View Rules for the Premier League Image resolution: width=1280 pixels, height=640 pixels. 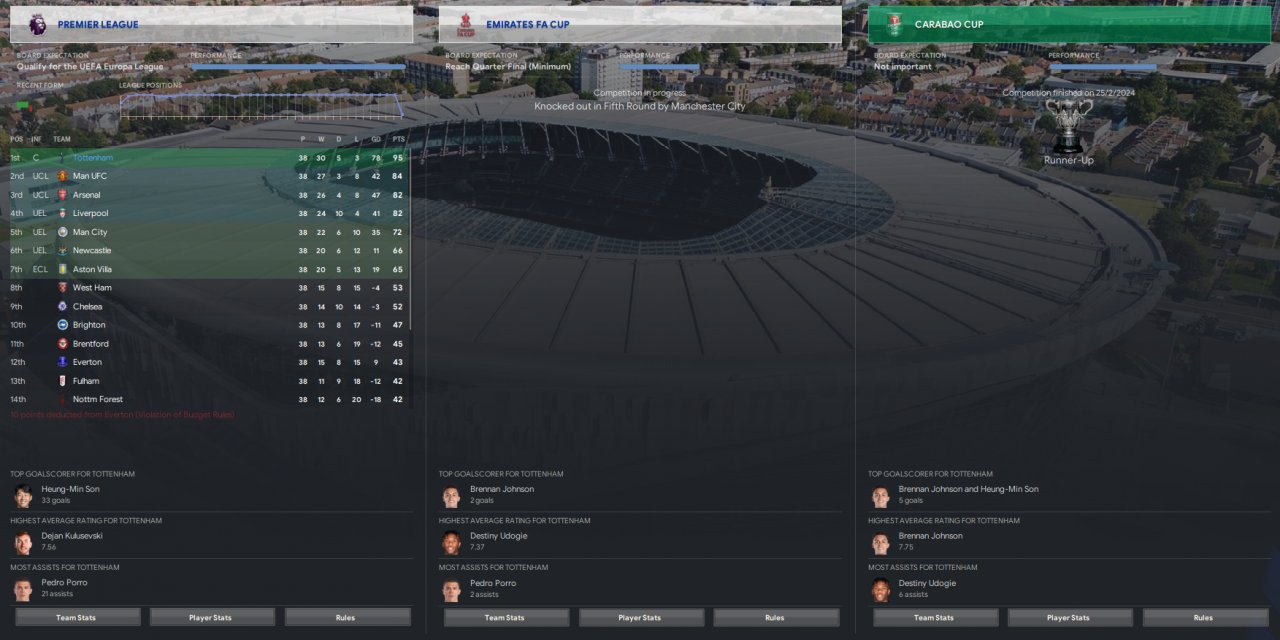pyautogui.click(x=345, y=617)
